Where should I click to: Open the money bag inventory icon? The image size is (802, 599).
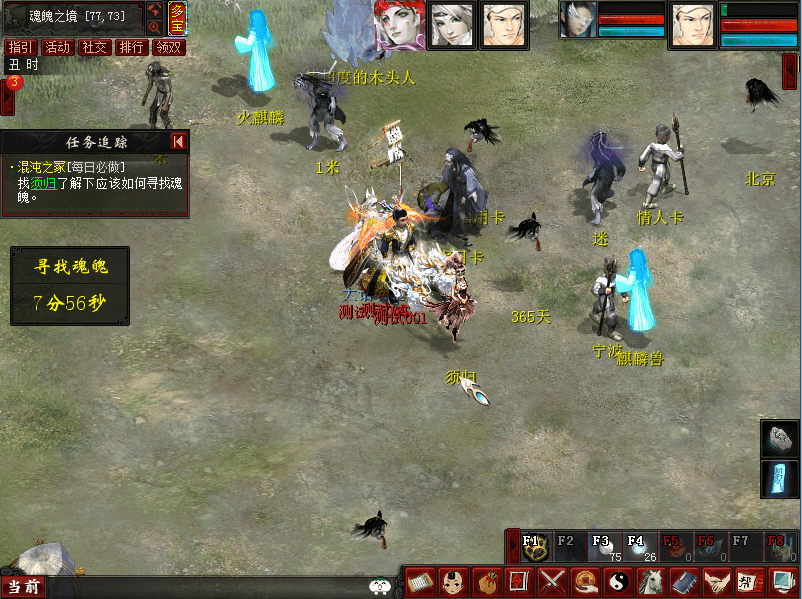pyautogui.click(x=487, y=581)
